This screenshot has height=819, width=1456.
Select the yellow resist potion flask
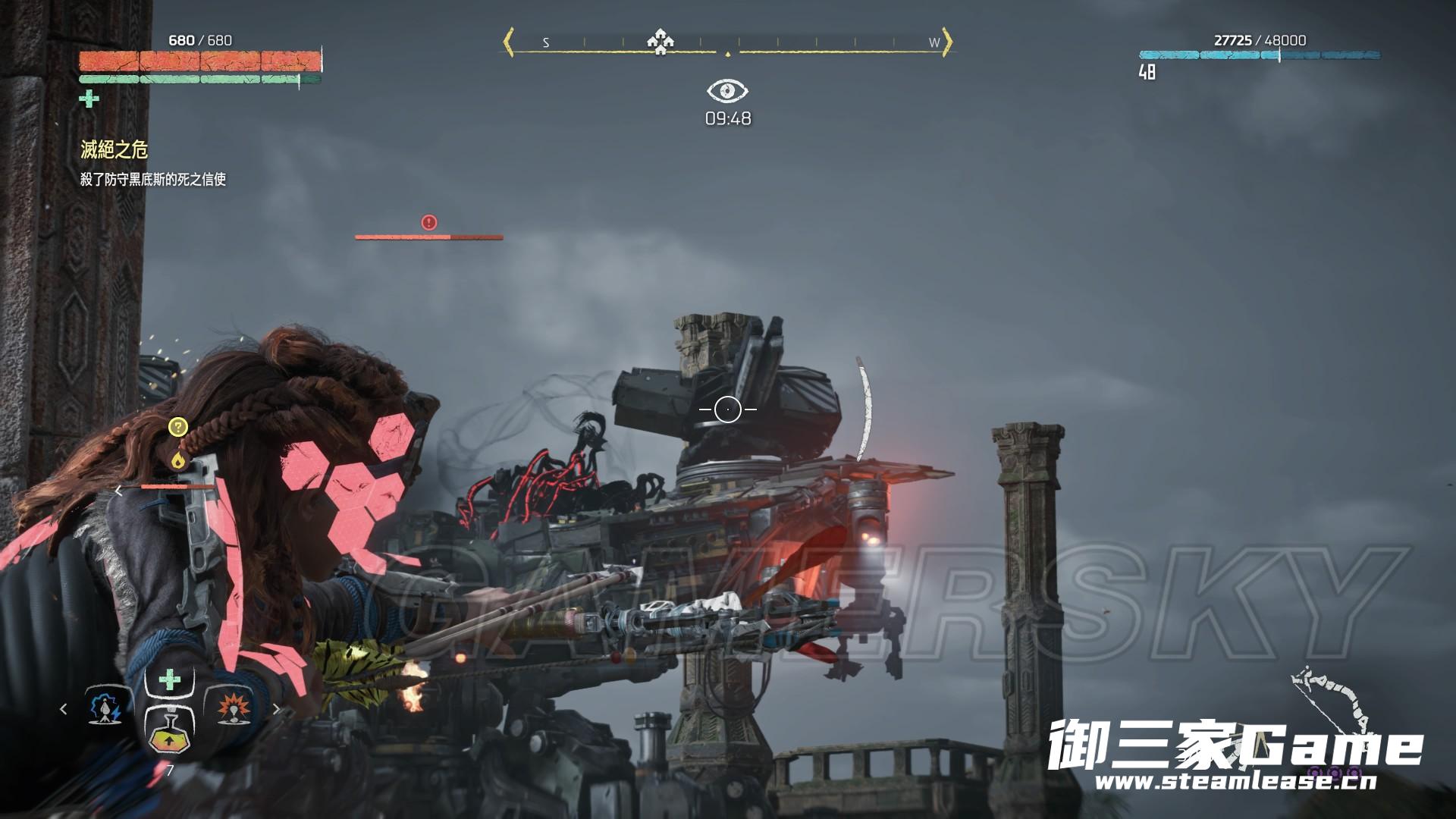[x=169, y=733]
